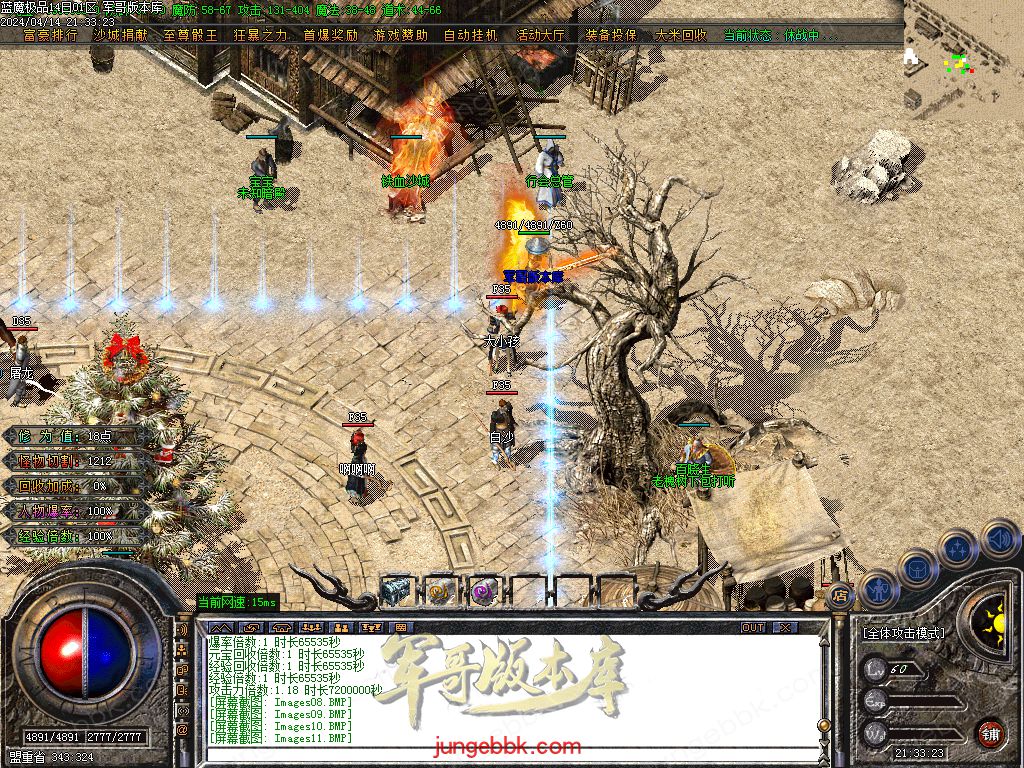Open the 首爆奖励 rewards menu
The height and width of the screenshot is (768, 1024).
pos(331,35)
